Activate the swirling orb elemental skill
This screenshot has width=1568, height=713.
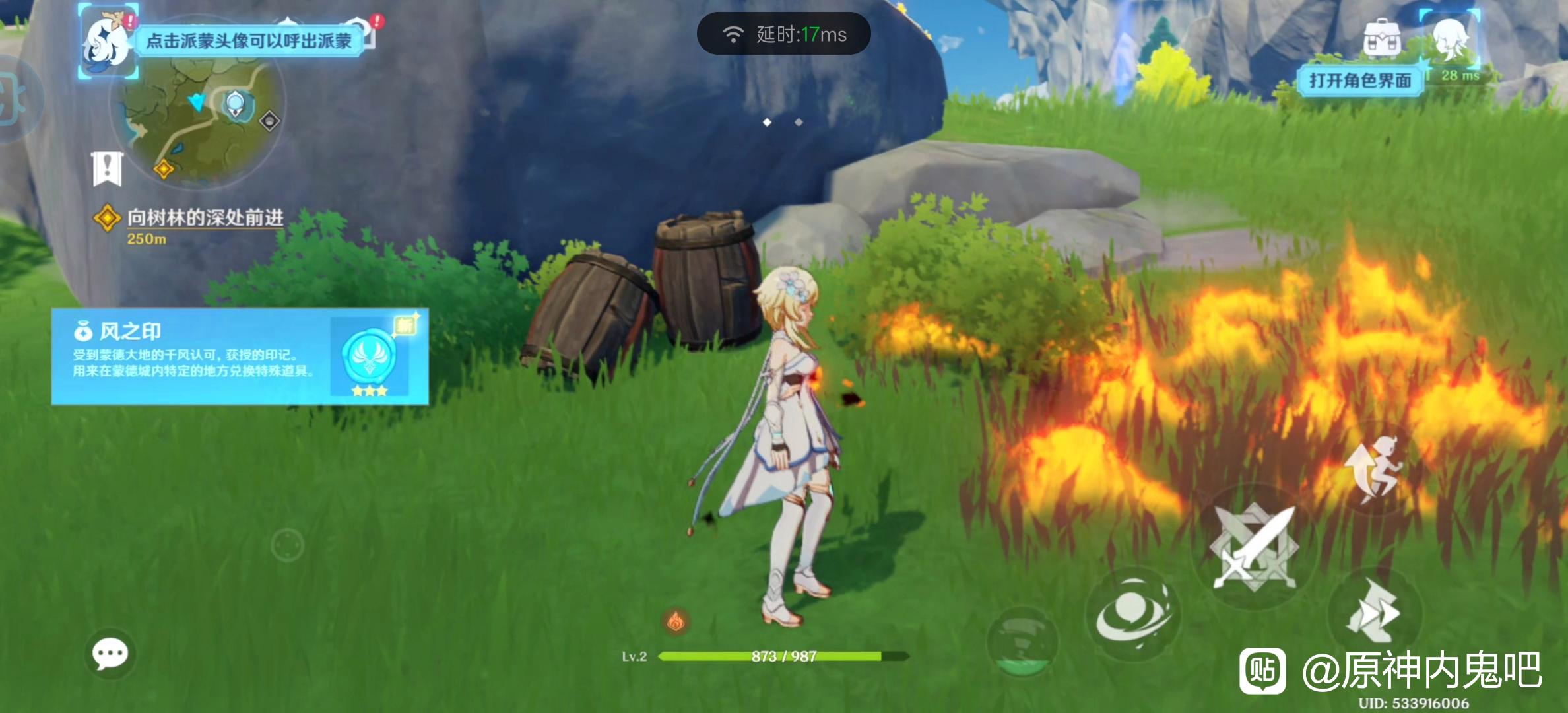1132,615
